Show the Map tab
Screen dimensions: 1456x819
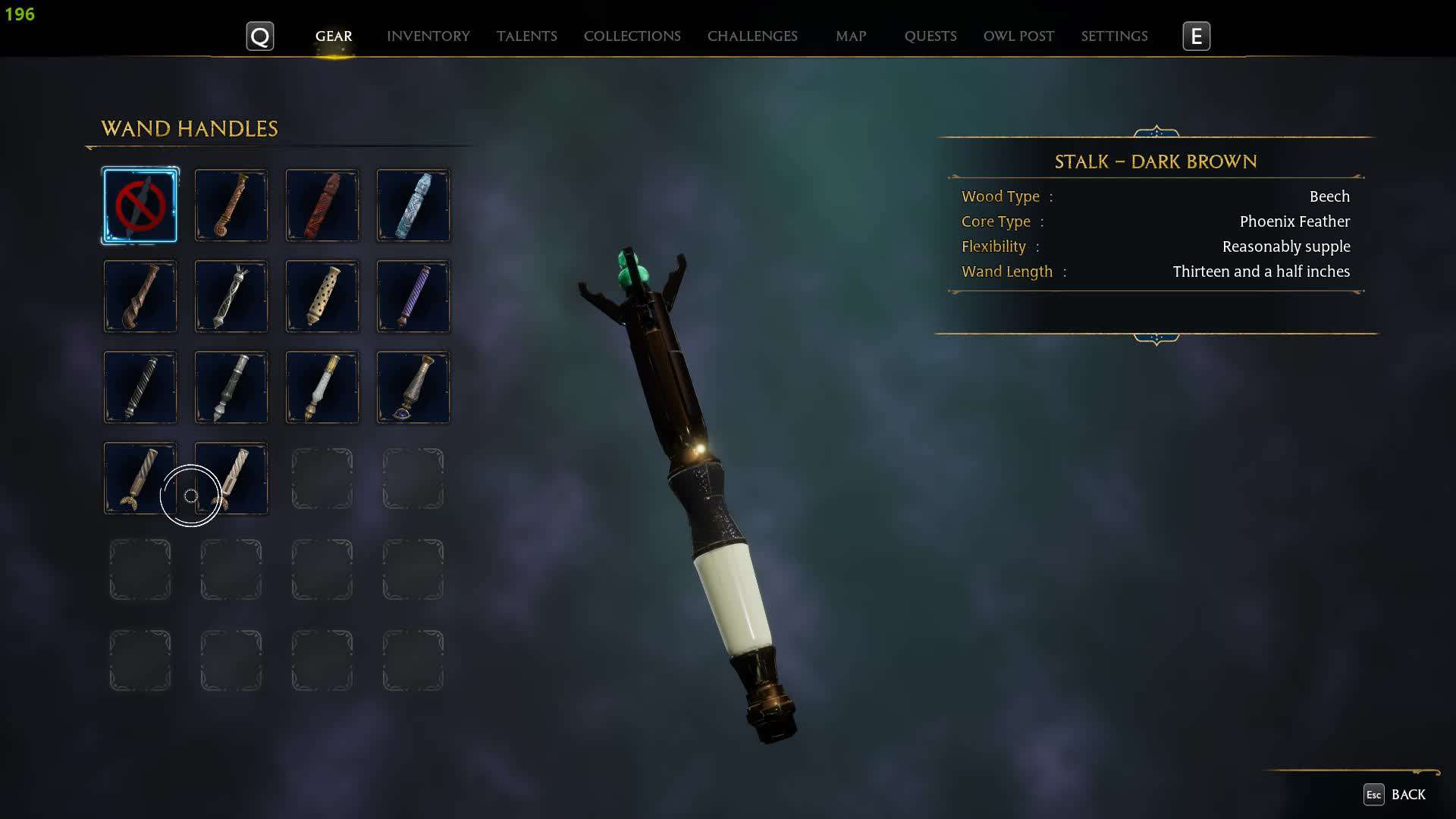tap(850, 36)
